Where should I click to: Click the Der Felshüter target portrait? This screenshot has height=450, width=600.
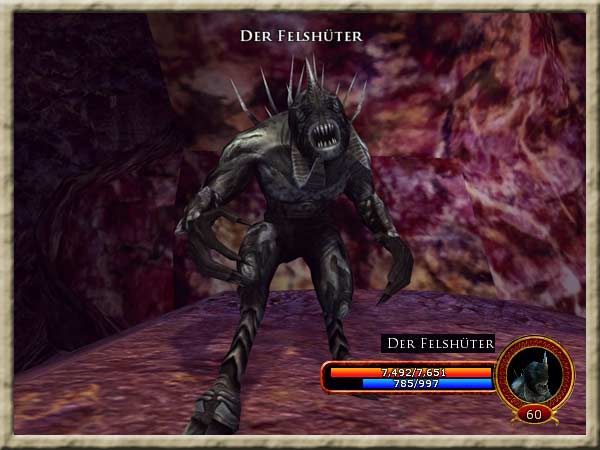534,372
